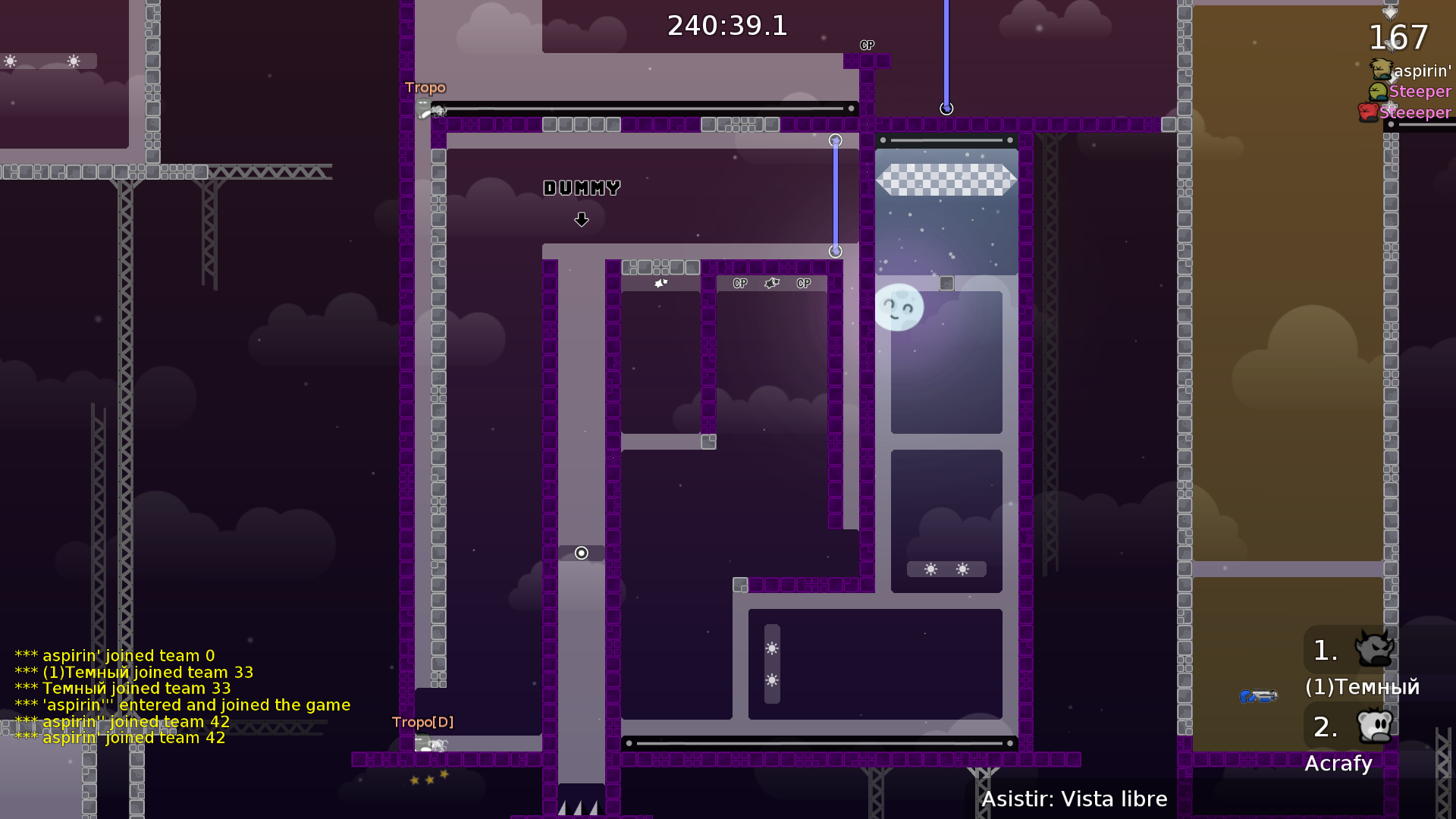
Task: Open the CP checkpoint marker near the top
Action: tap(867, 45)
